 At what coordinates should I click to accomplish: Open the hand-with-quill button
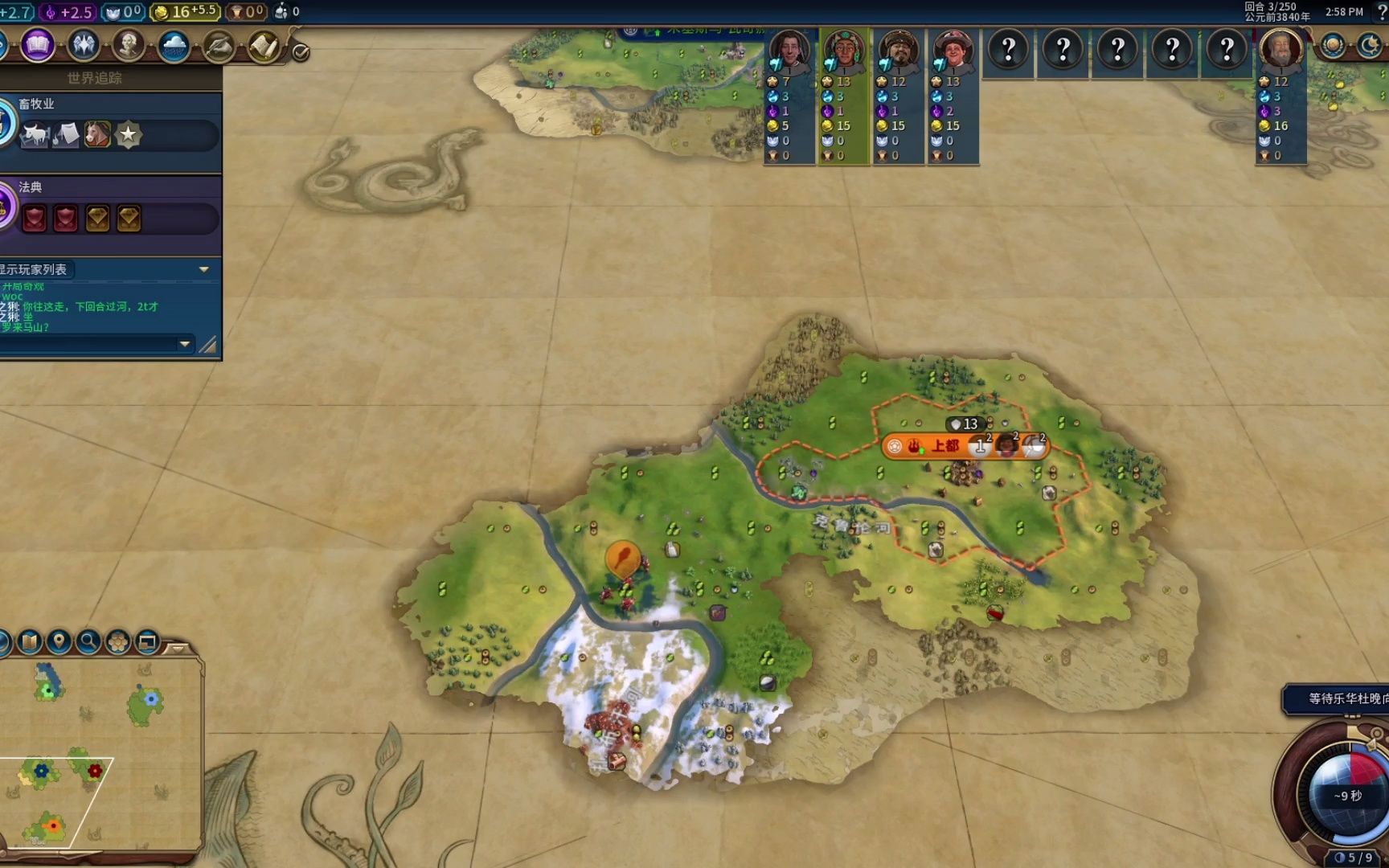[218, 47]
